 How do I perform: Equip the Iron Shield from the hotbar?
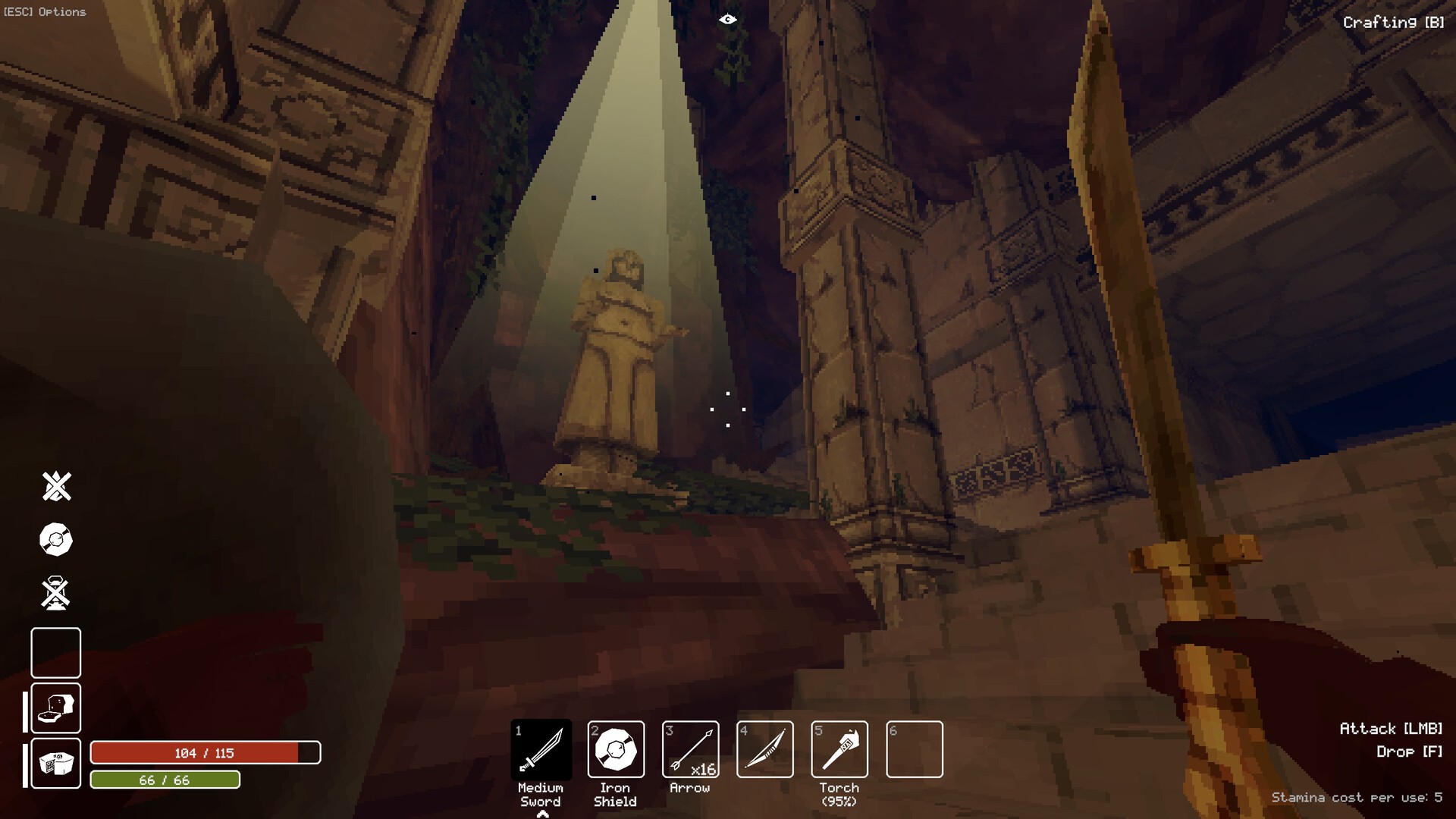616,749
